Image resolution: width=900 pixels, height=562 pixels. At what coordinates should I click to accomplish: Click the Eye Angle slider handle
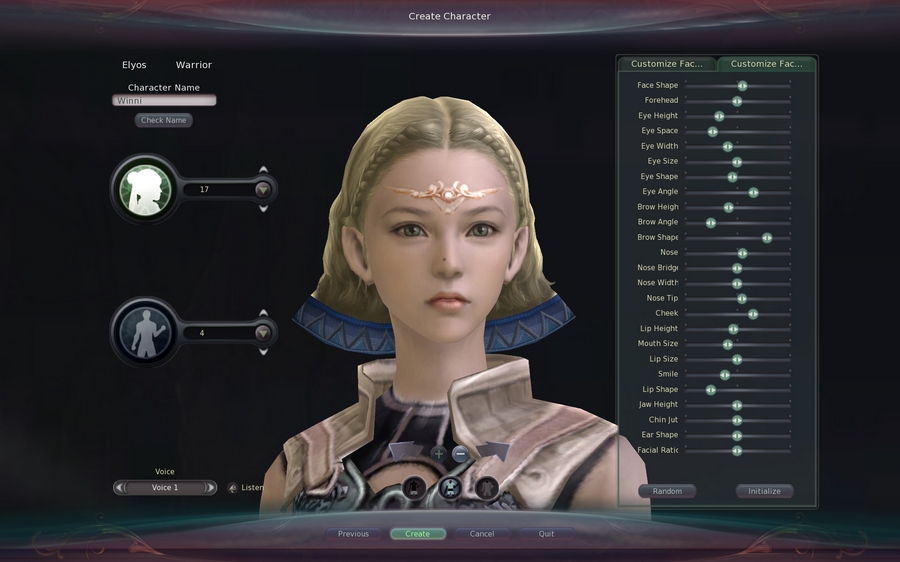753,192
